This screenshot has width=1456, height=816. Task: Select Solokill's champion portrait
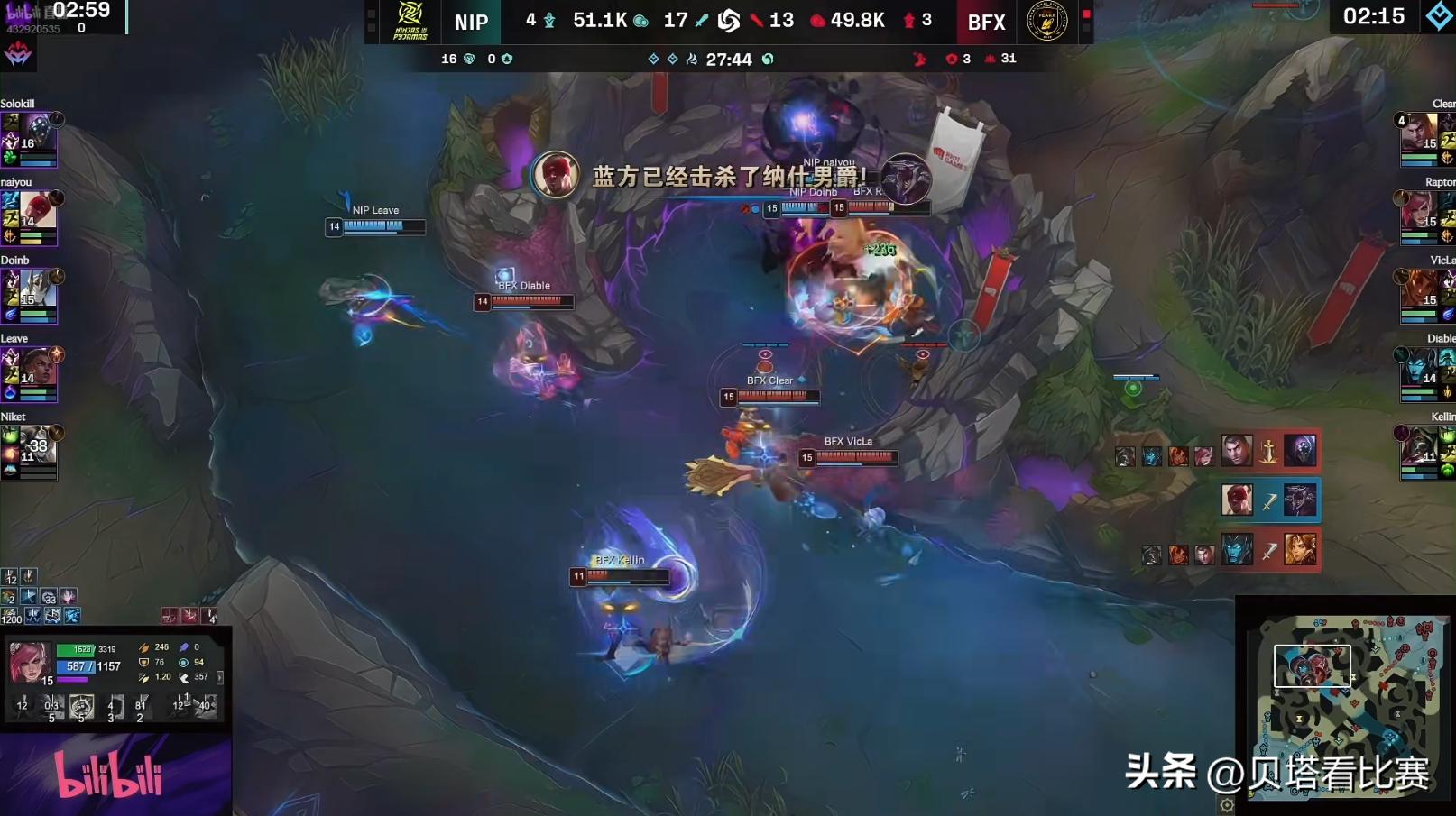point(39,134)
